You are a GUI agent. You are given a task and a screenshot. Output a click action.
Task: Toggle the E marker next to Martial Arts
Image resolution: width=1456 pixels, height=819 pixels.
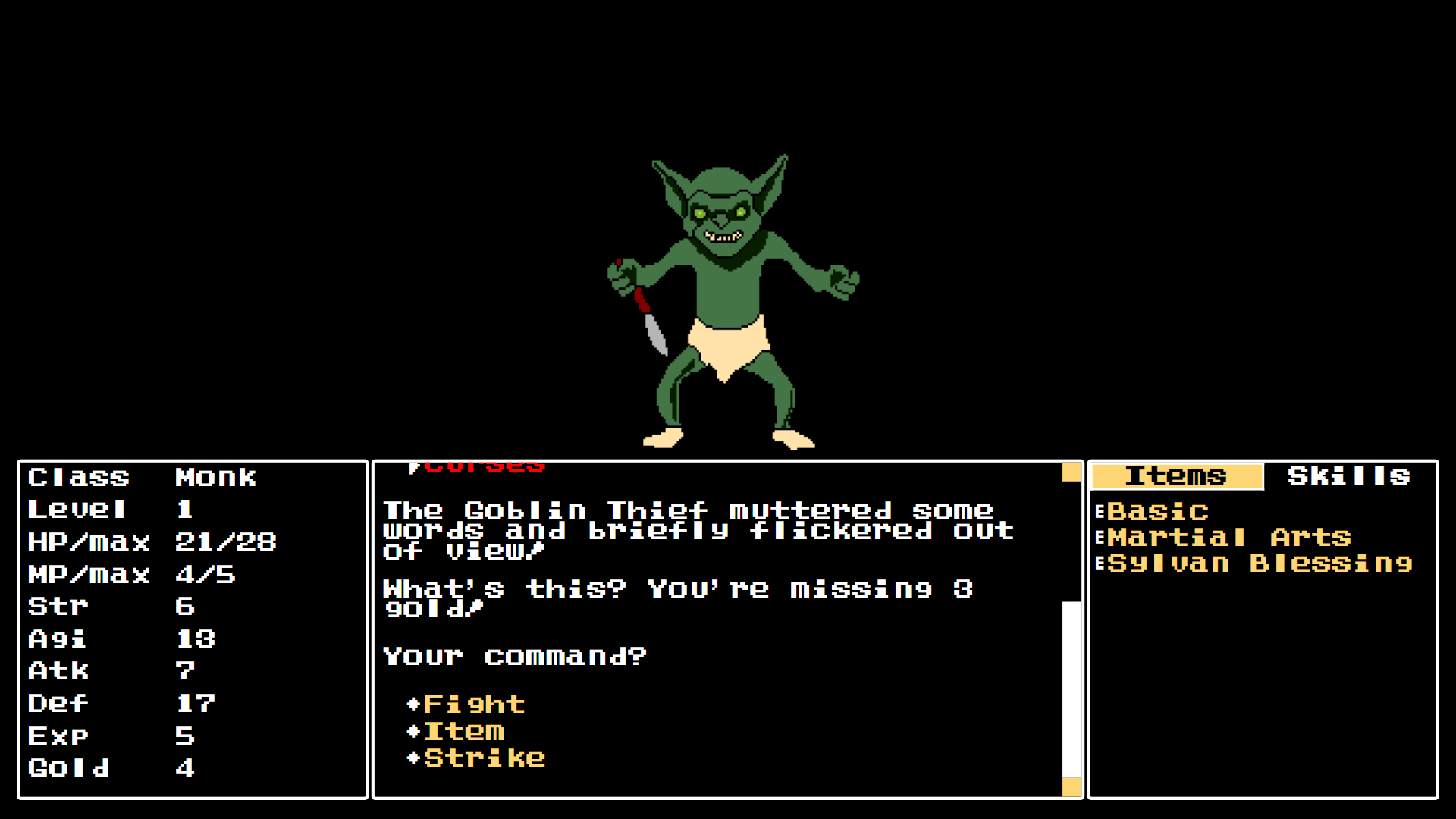(1100, 537)
